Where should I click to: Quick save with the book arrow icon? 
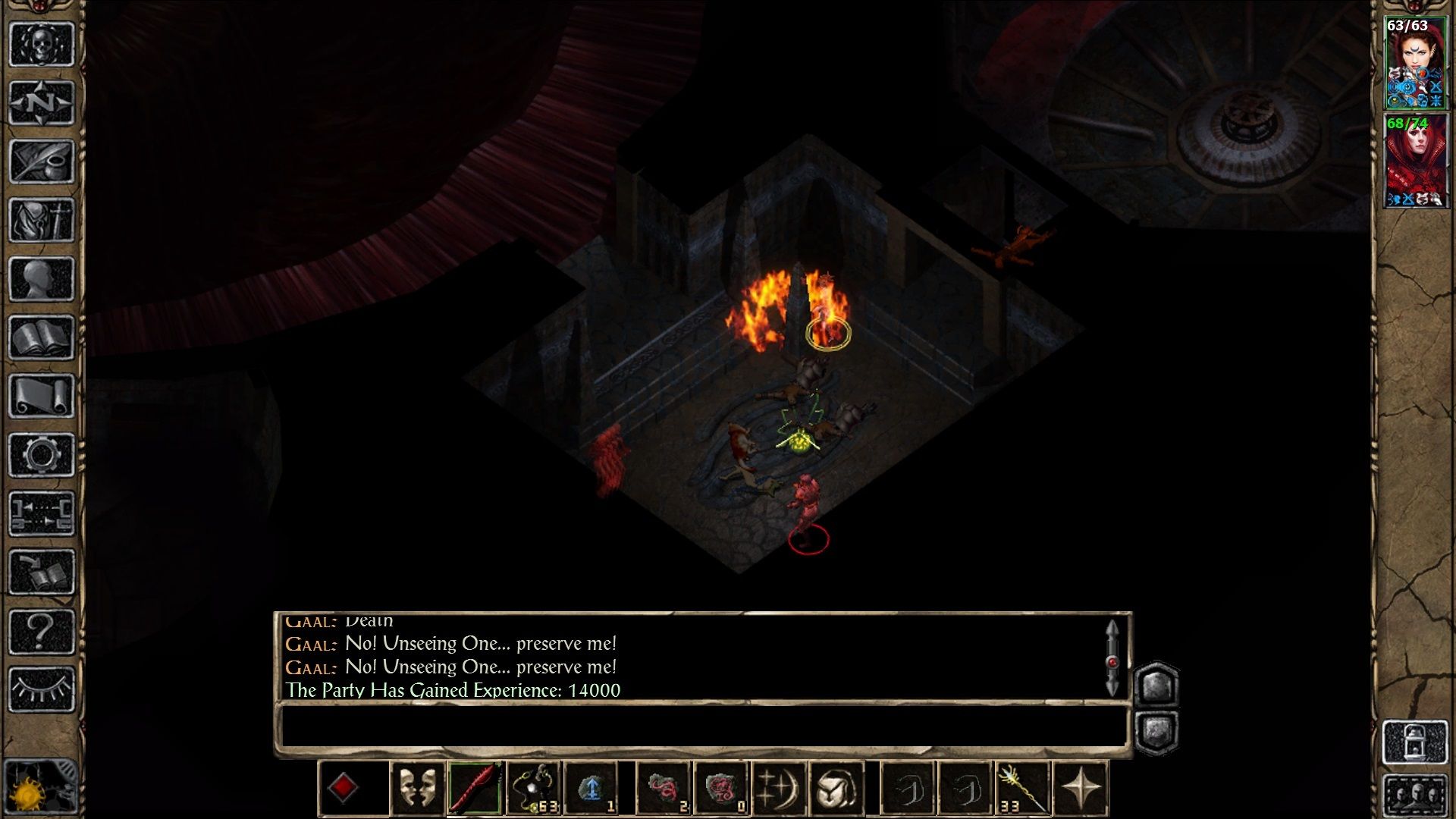42,572
